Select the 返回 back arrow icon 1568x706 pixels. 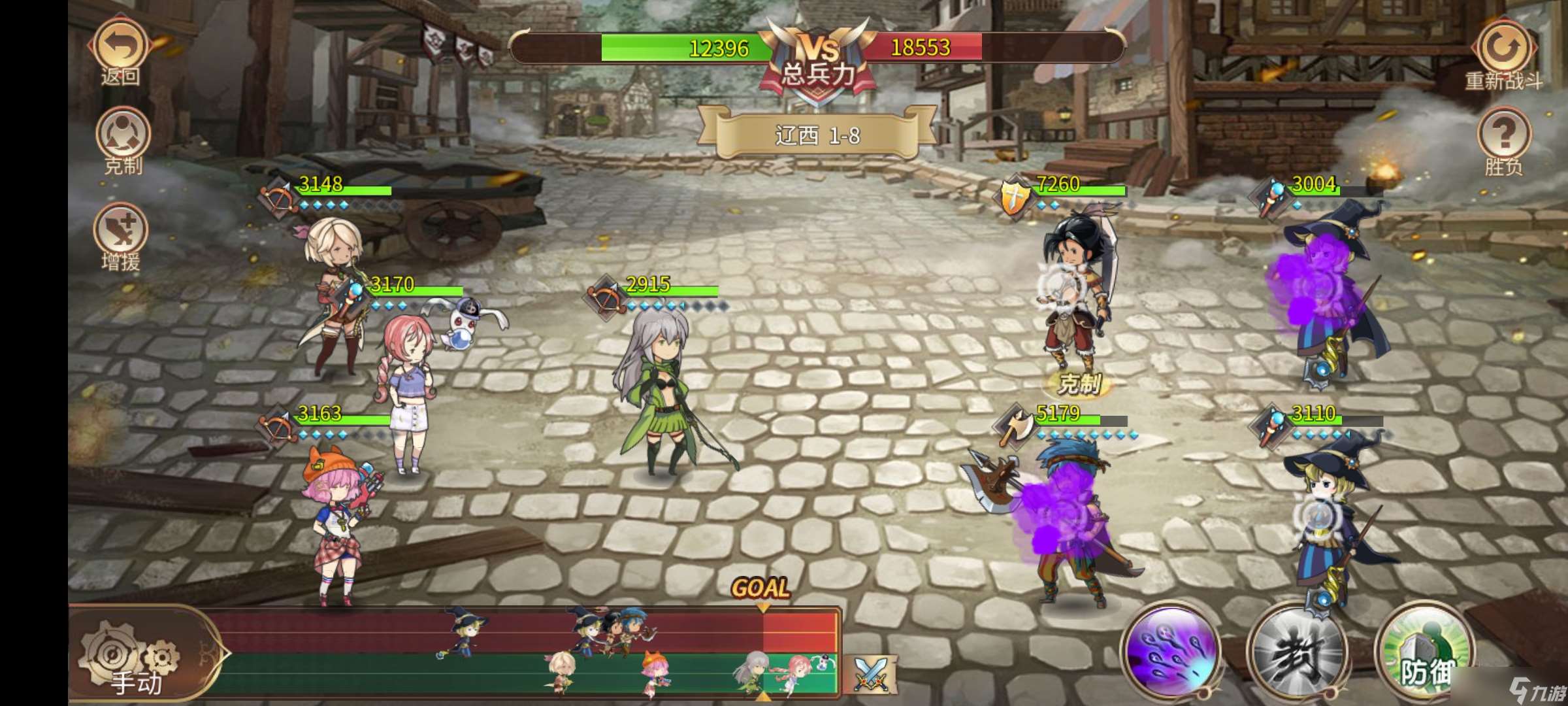point(119,44)
